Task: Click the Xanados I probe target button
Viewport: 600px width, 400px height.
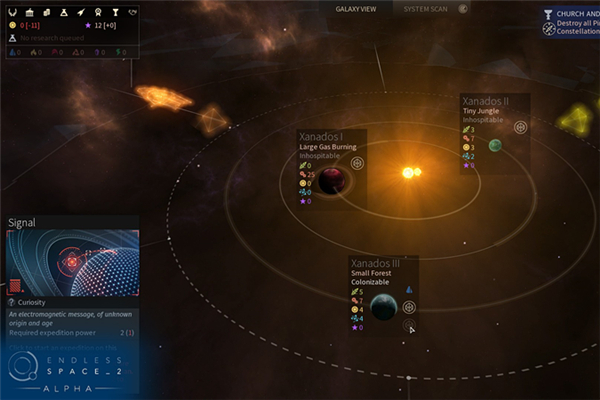Action: 357,162
